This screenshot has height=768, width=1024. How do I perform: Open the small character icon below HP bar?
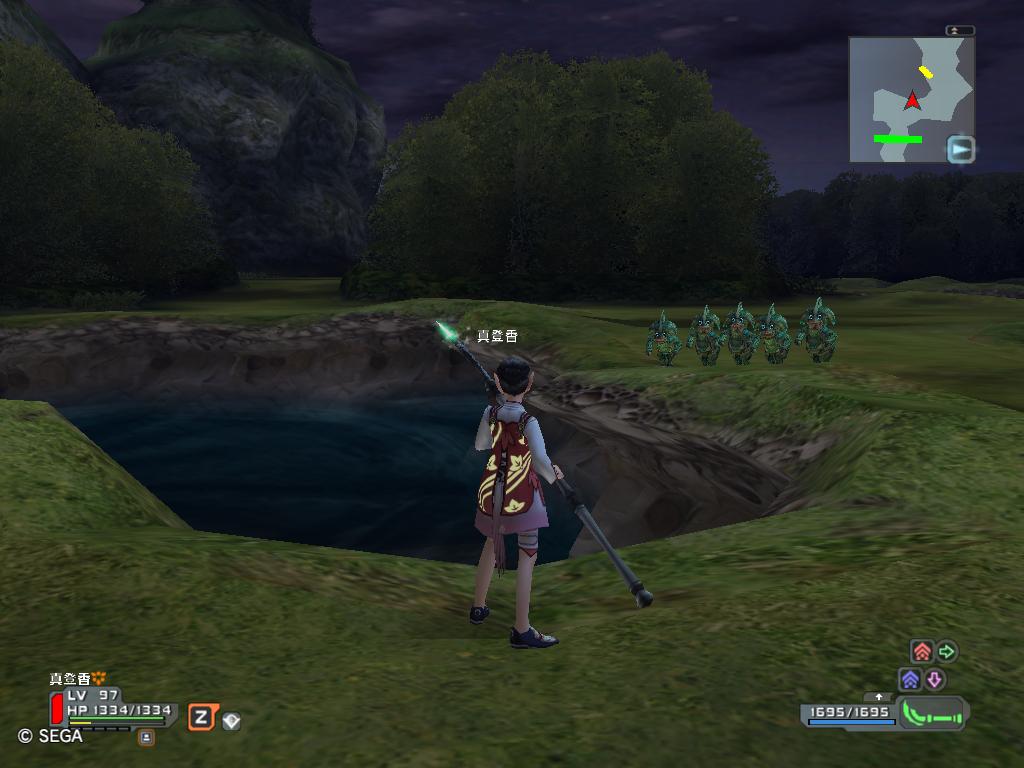point(146,737)
